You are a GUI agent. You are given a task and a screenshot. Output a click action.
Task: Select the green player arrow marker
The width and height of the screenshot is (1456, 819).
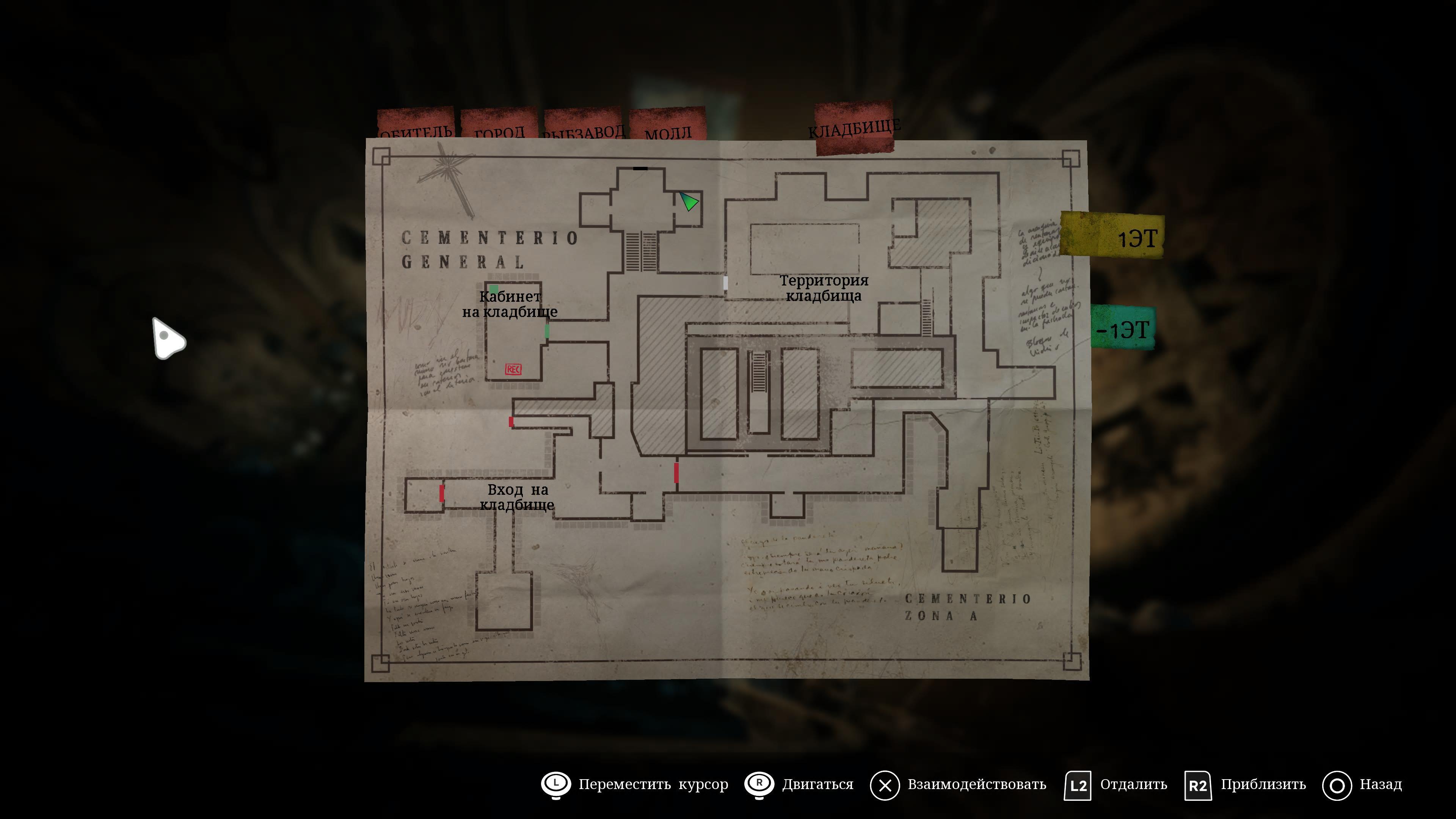click(689, 201)
